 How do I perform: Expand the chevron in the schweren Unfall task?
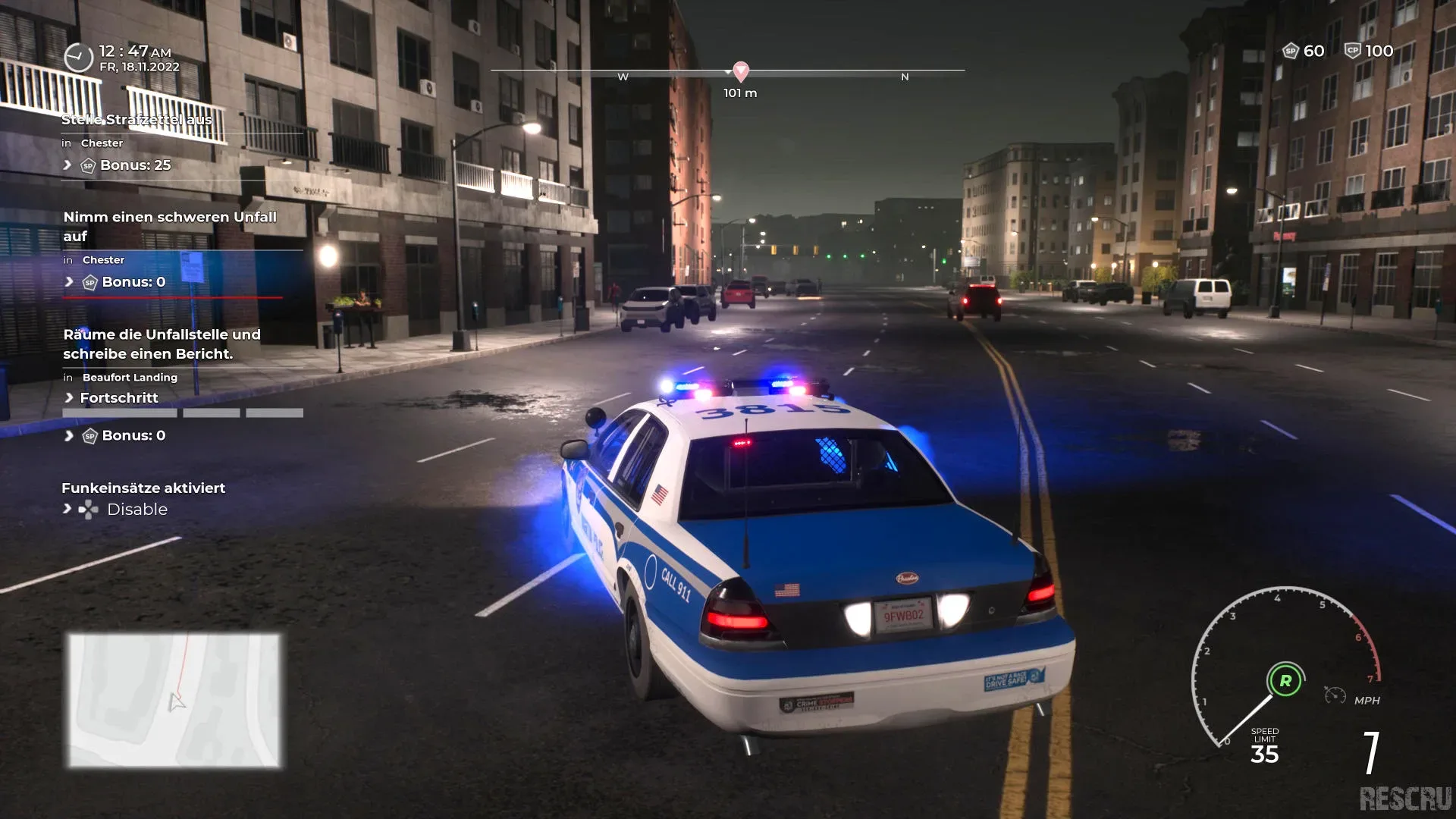[x=67, y=281]
